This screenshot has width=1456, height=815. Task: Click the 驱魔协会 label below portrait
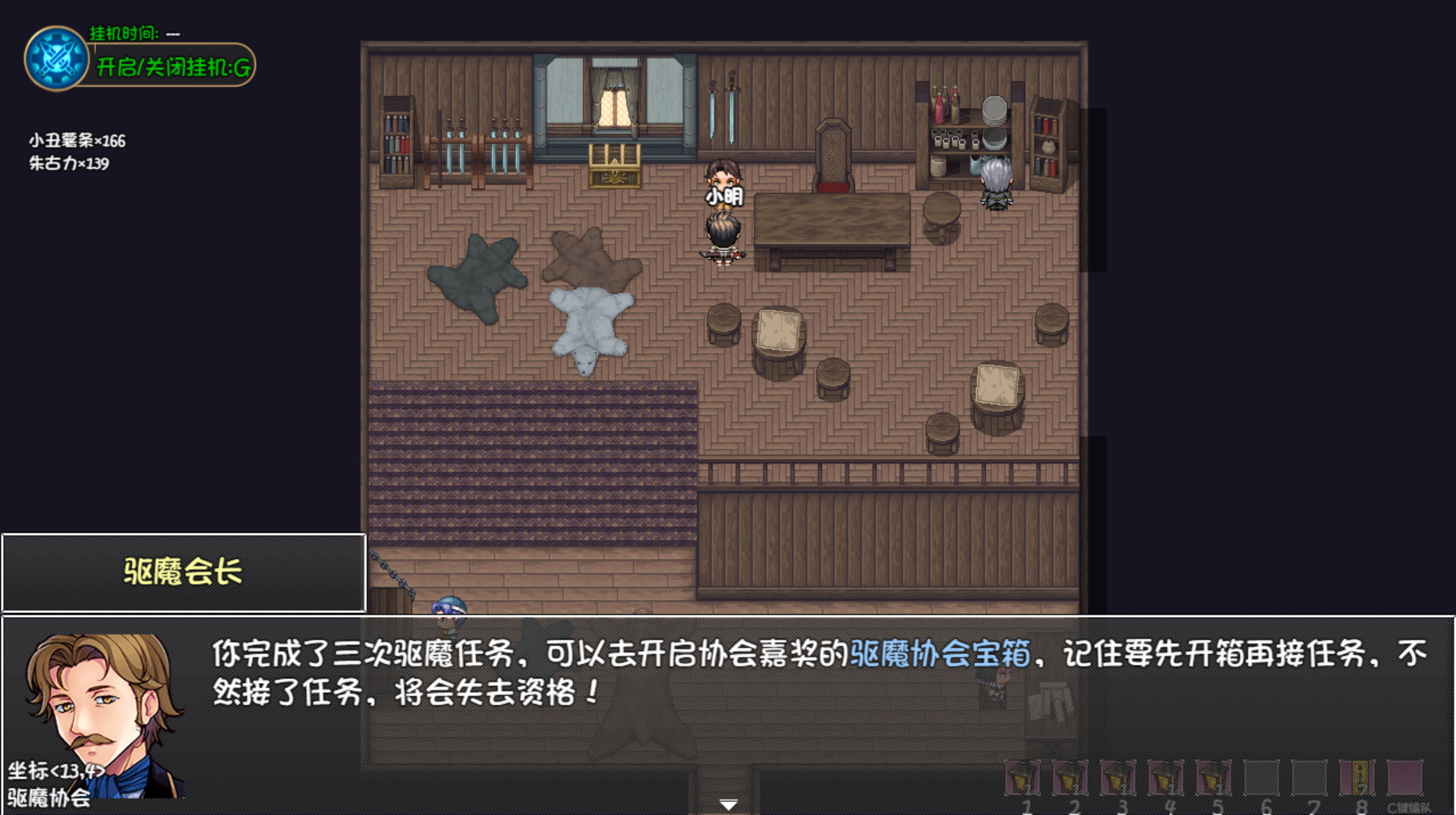(49, 798)
